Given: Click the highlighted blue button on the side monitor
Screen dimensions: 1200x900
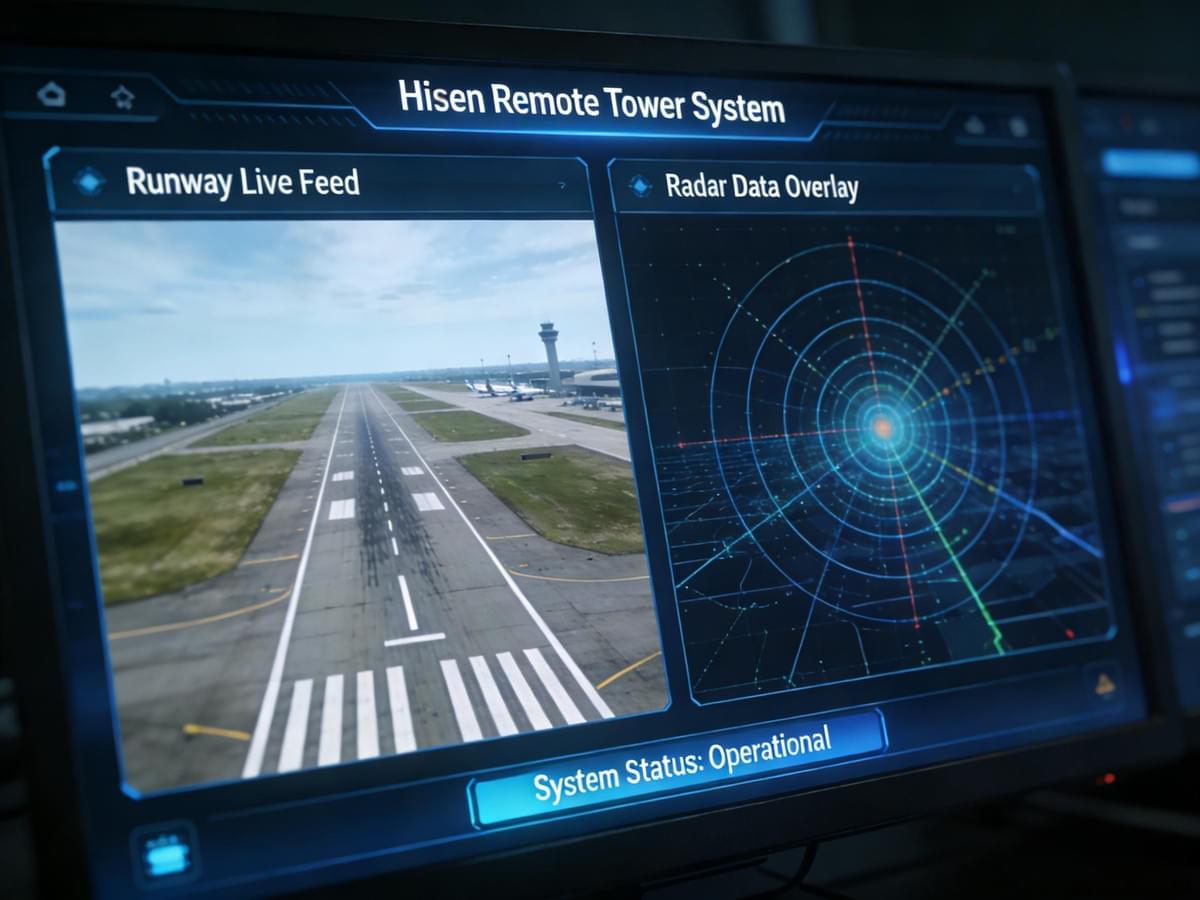Looking at the screenshot, I should (x=1150, y=163).
